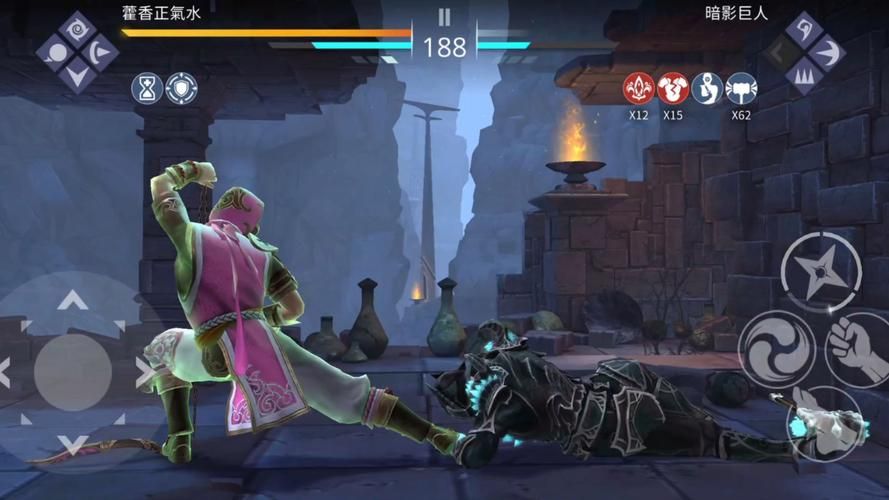Screen dimensions: 889x500
Task: Select the shield perk icon
Action: [181, 89]
